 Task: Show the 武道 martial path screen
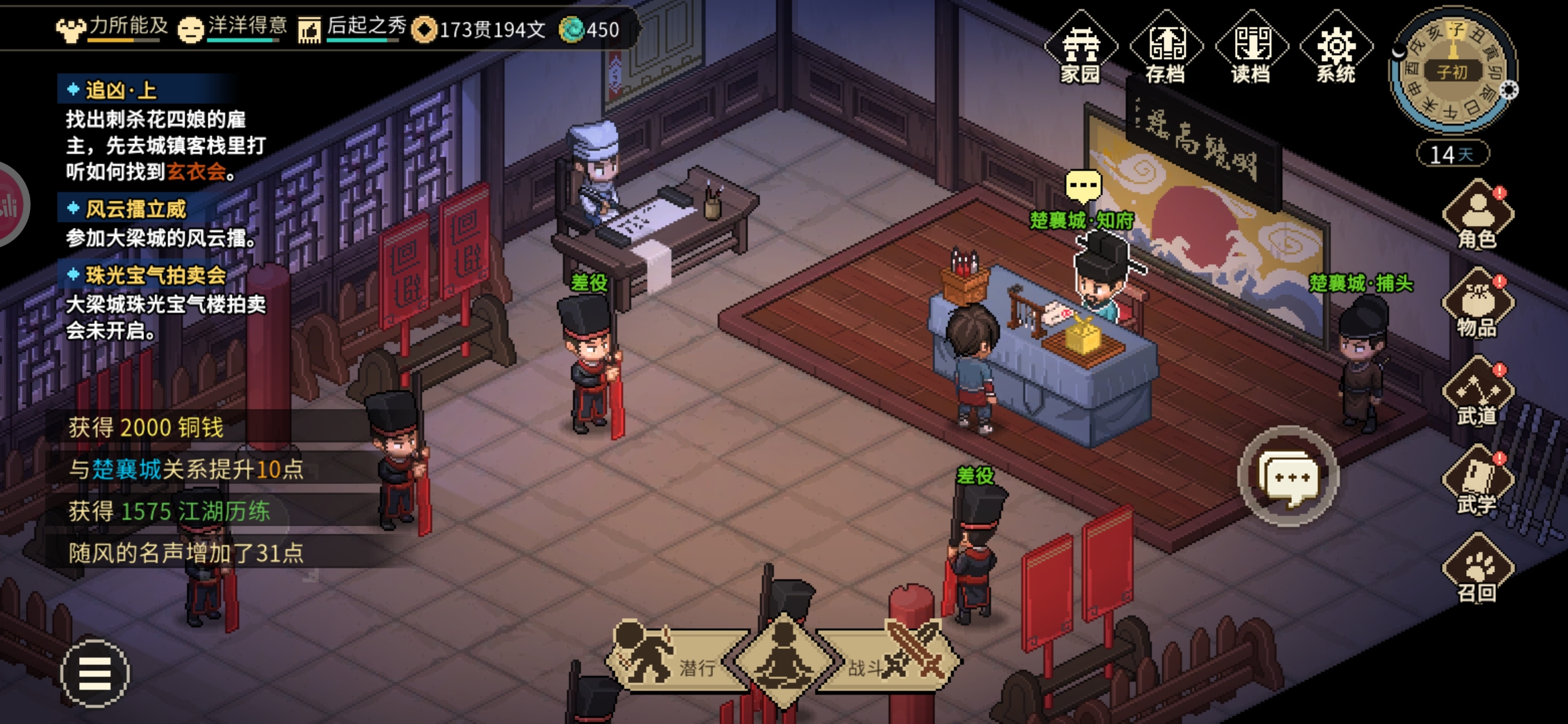coord(1478,392)
